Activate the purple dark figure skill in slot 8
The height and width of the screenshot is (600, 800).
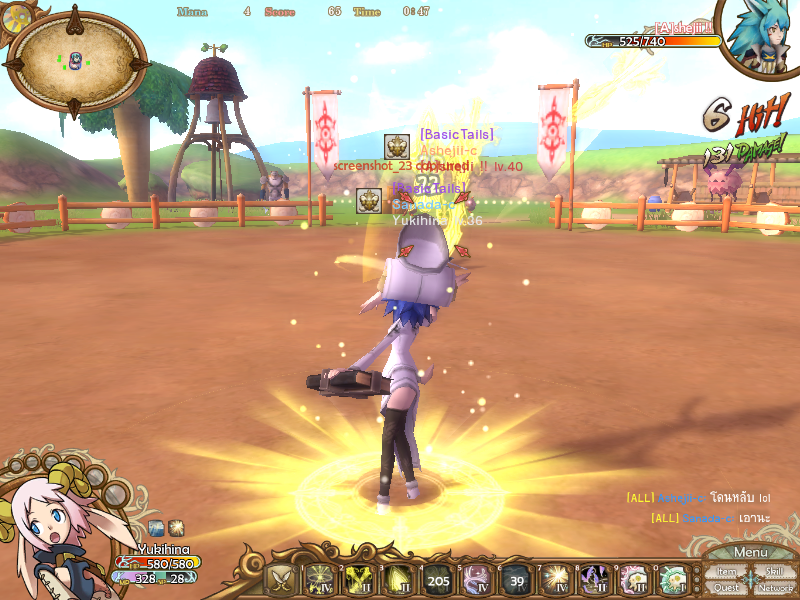[595, 579]
